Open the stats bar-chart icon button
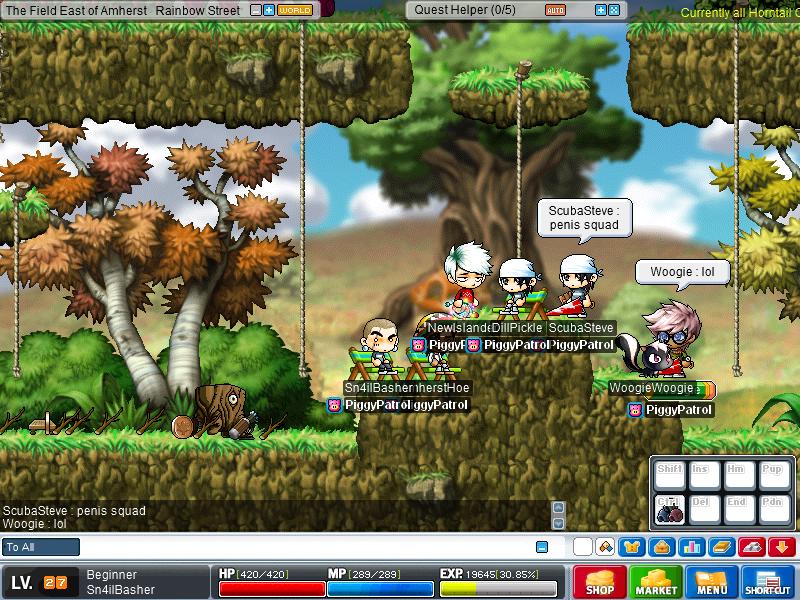 (x=690, y=547)
